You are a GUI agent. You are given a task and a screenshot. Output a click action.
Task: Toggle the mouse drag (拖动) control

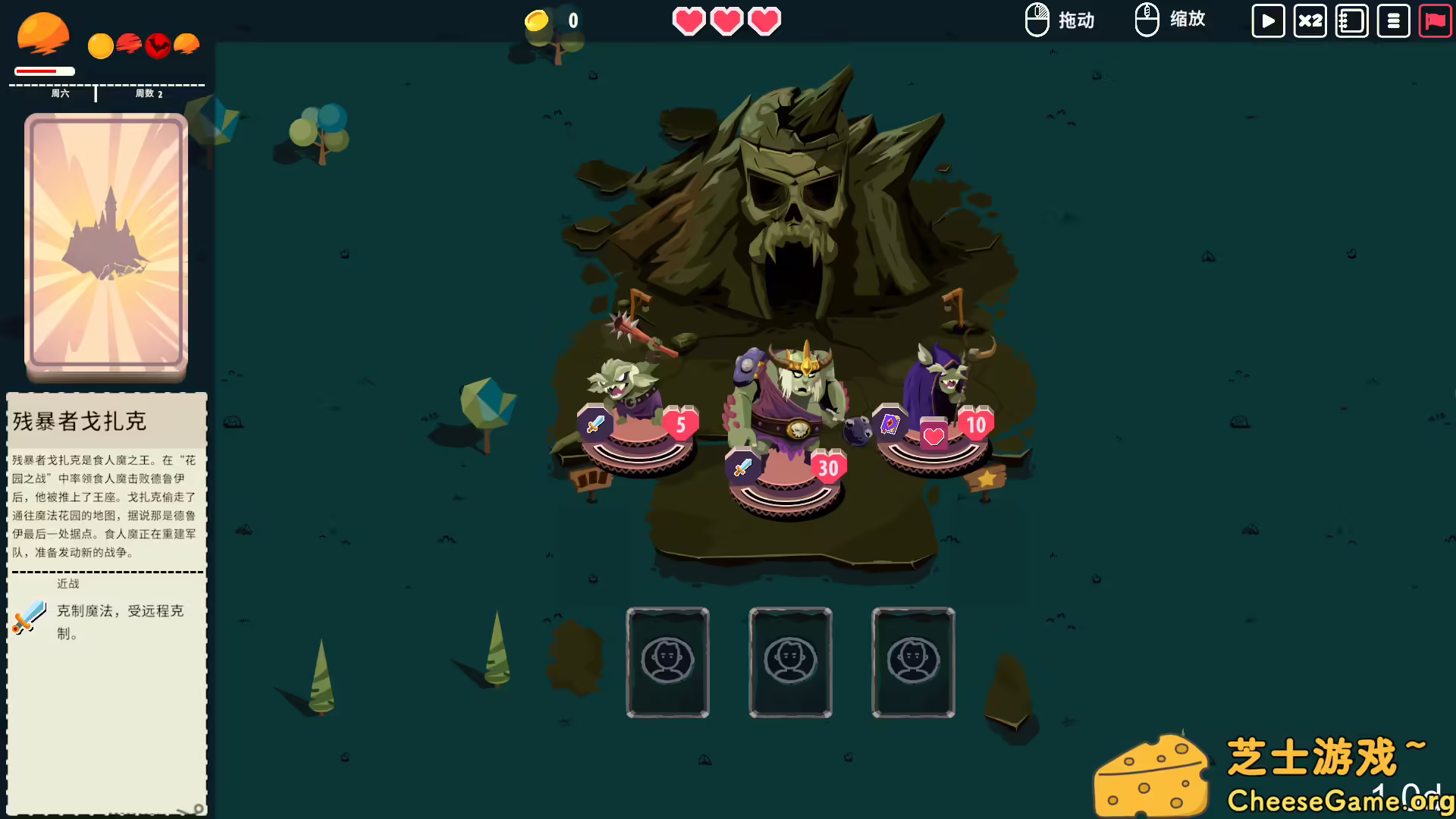click(x=1059, y=20)
